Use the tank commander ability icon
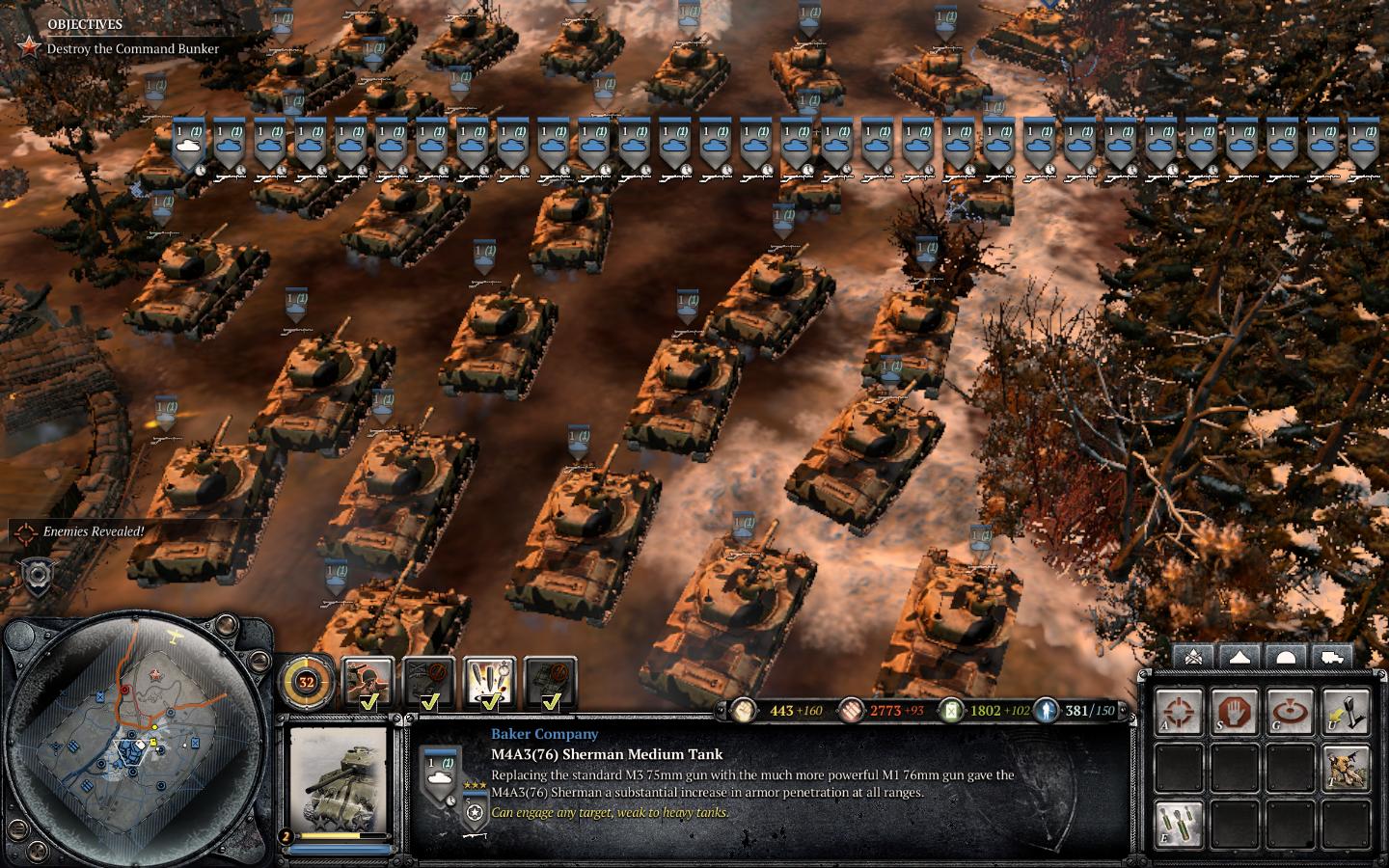 (x=1346, y=767)
